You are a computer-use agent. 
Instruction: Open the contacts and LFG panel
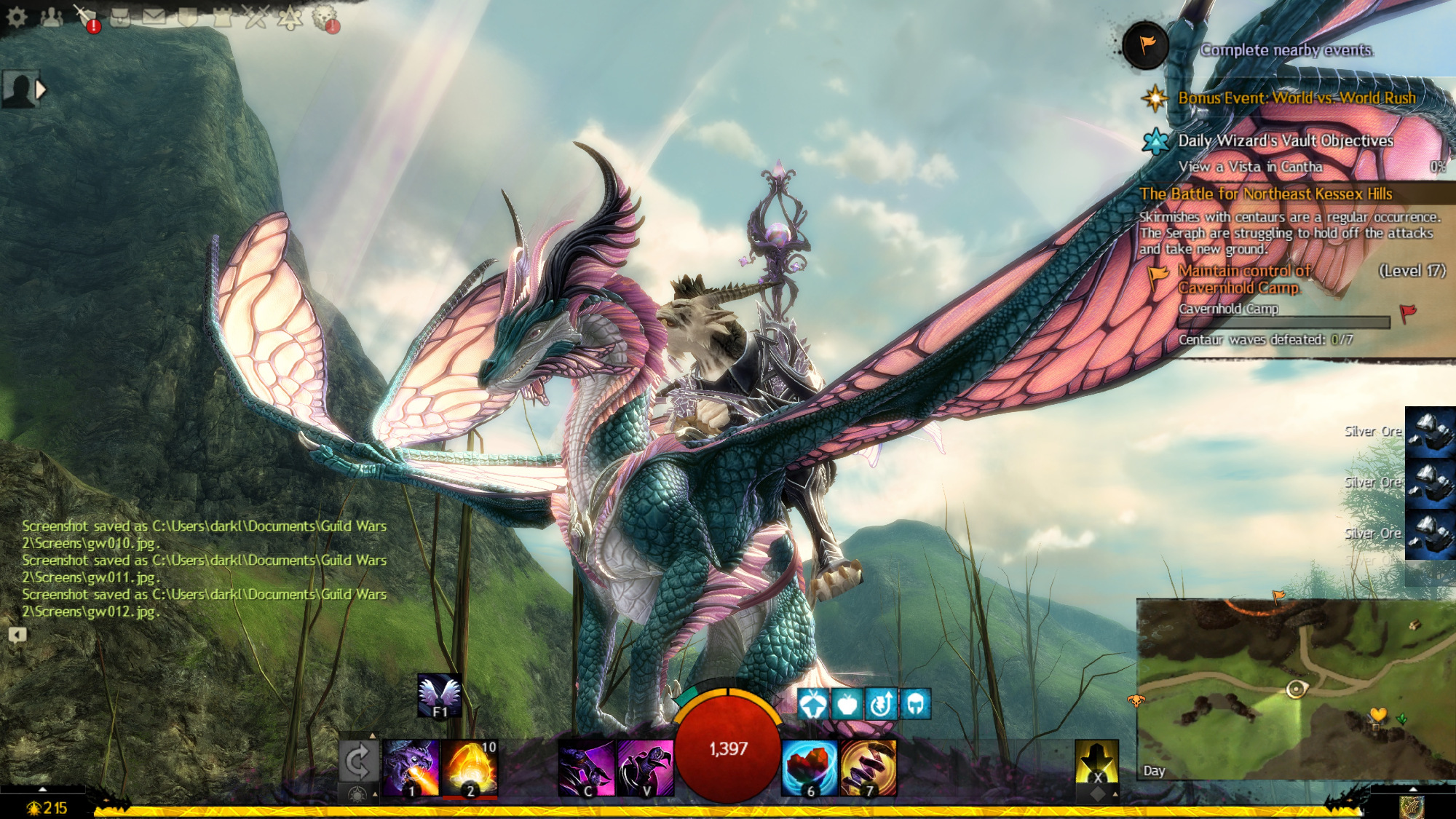coord(51,17)
